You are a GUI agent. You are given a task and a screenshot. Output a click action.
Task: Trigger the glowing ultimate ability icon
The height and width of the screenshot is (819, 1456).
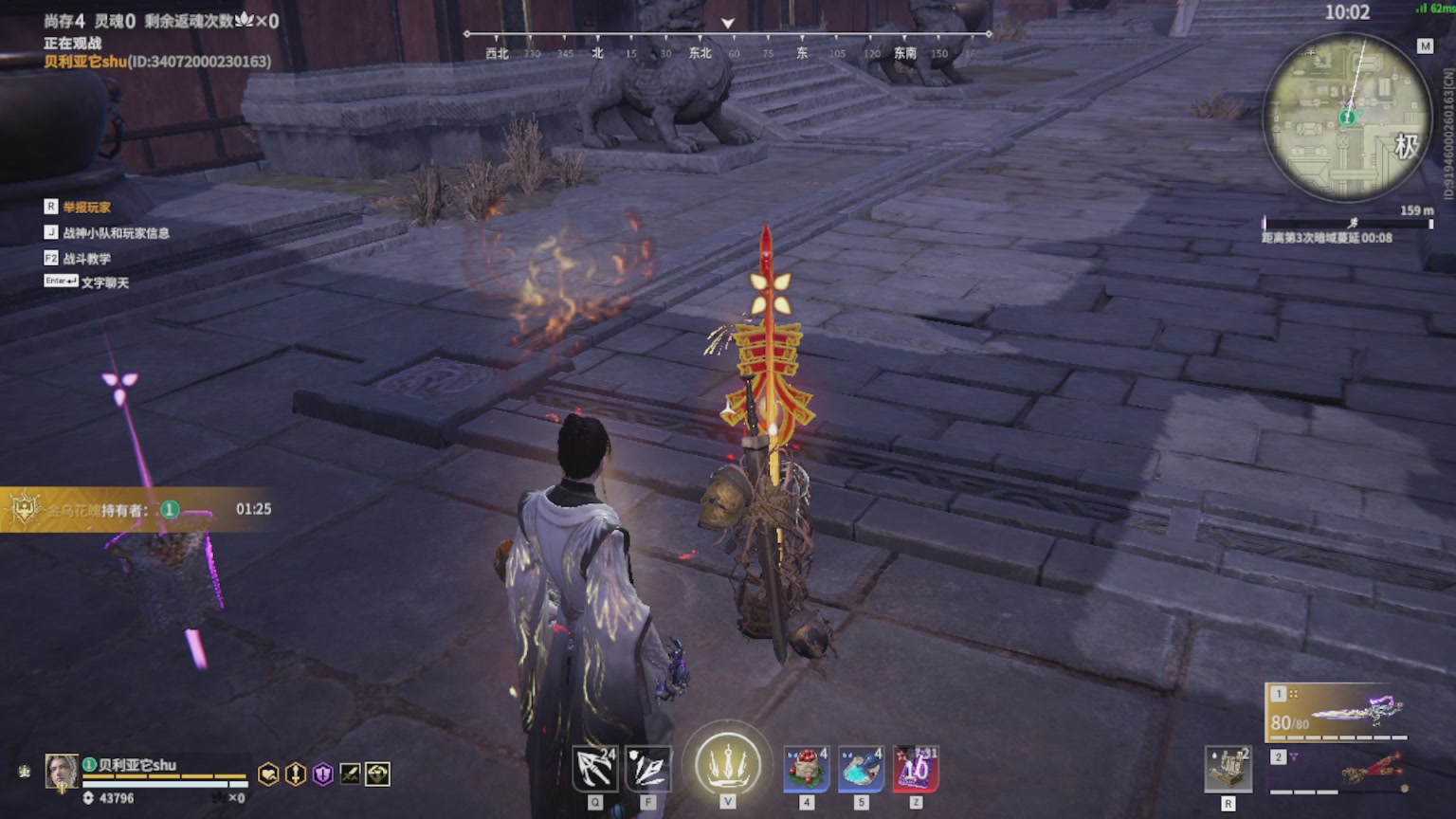(x=728, y=764)
